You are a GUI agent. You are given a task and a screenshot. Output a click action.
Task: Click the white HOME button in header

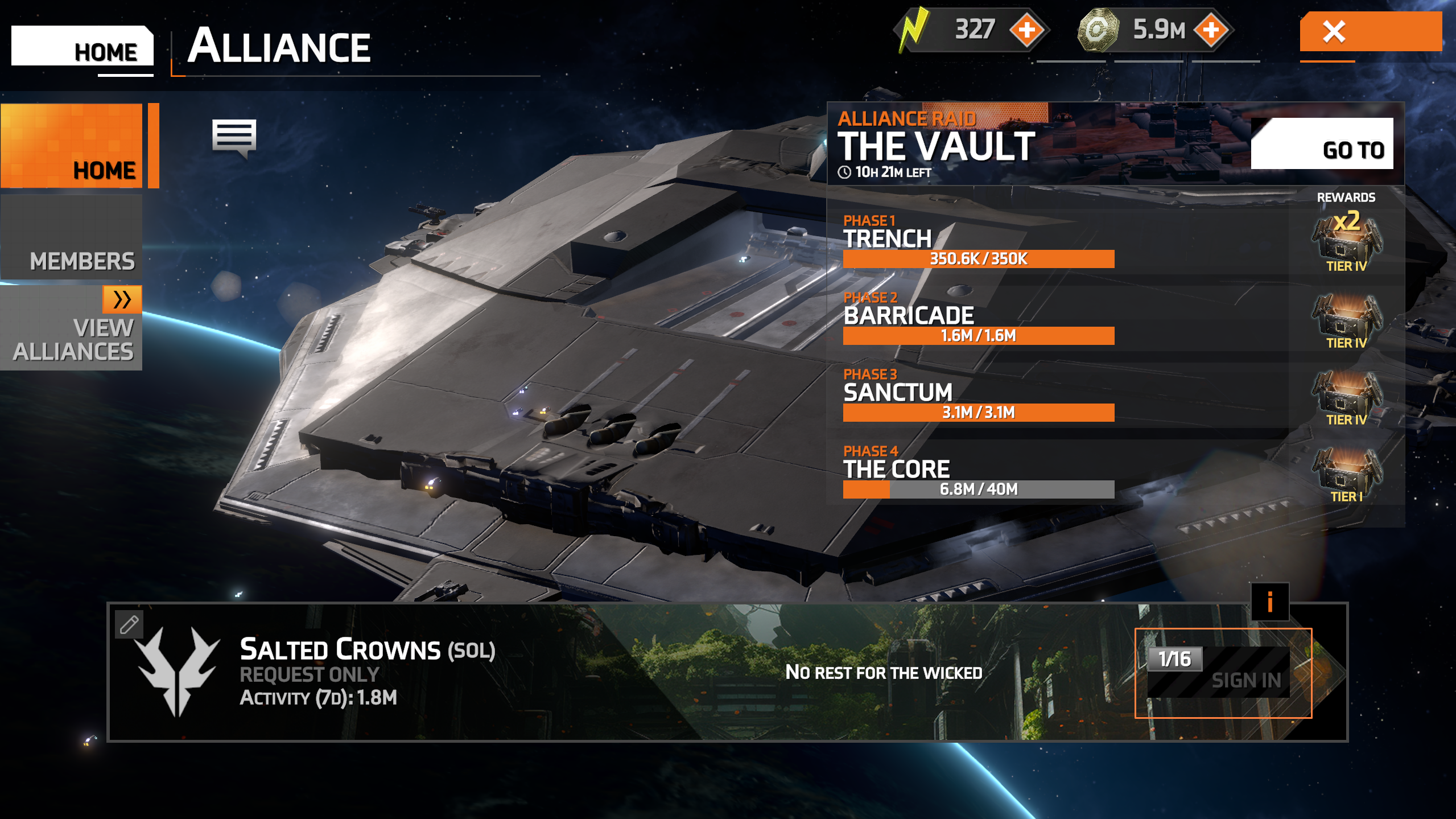pyautogui.click(x=83, y=47)
